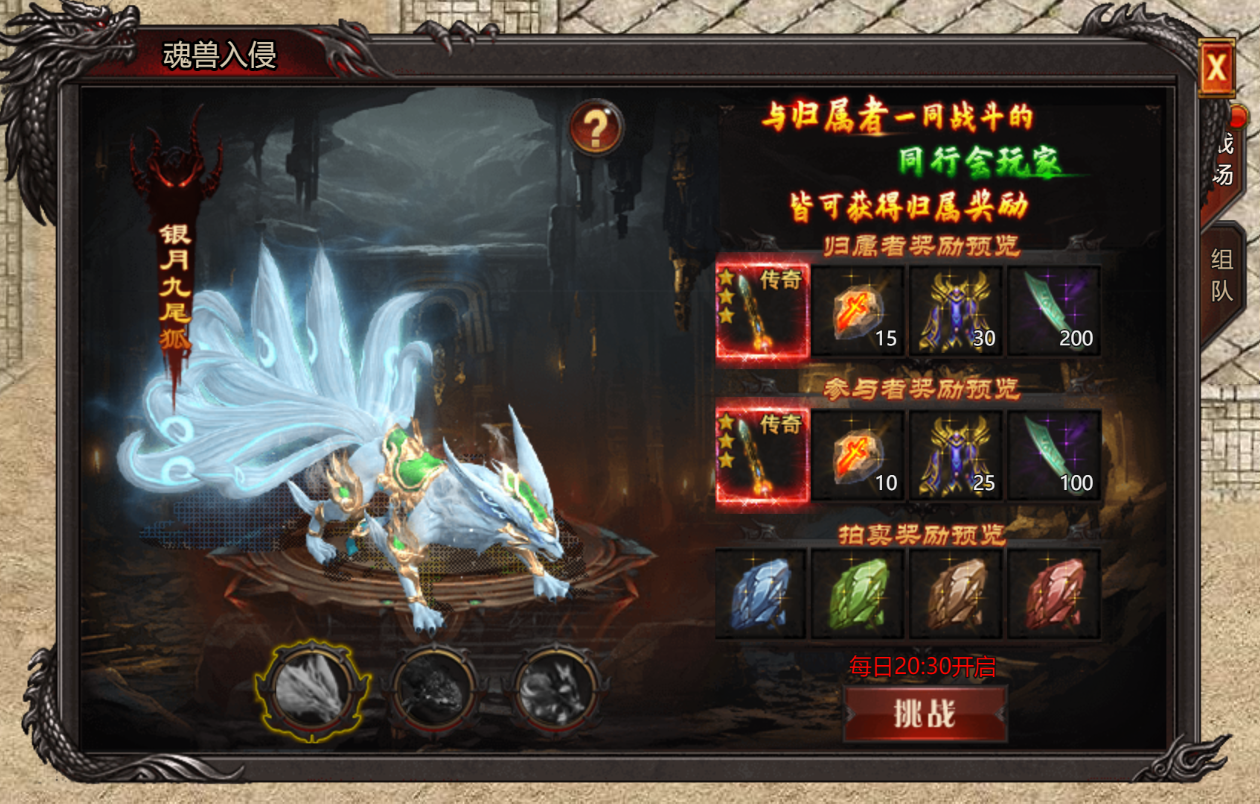This screenshot has width=1260, height=804.
Task: Click the 挑战 challenge button
Action: click(924, 713)
